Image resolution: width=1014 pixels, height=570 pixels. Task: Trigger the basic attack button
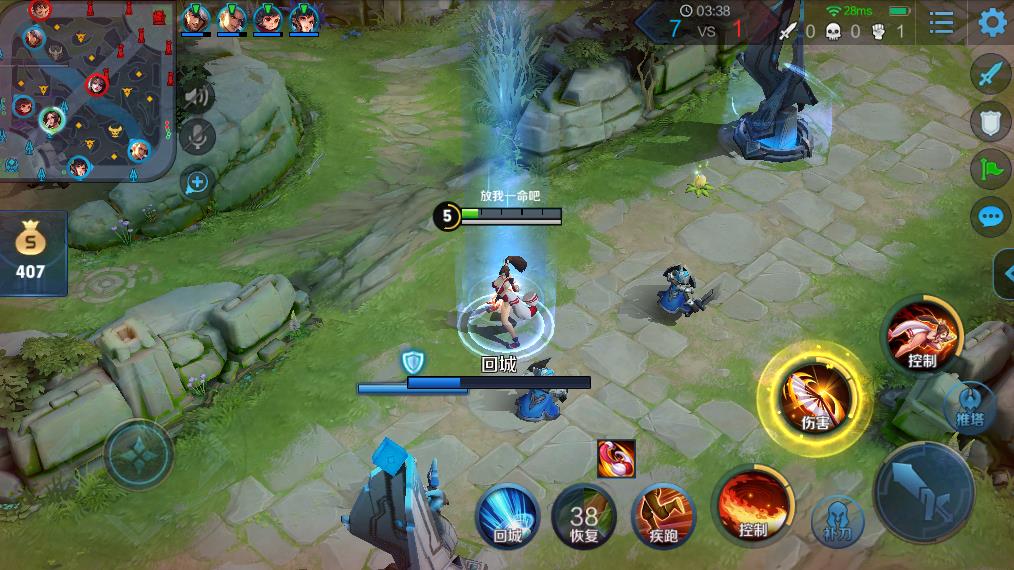tap(923, 492)
